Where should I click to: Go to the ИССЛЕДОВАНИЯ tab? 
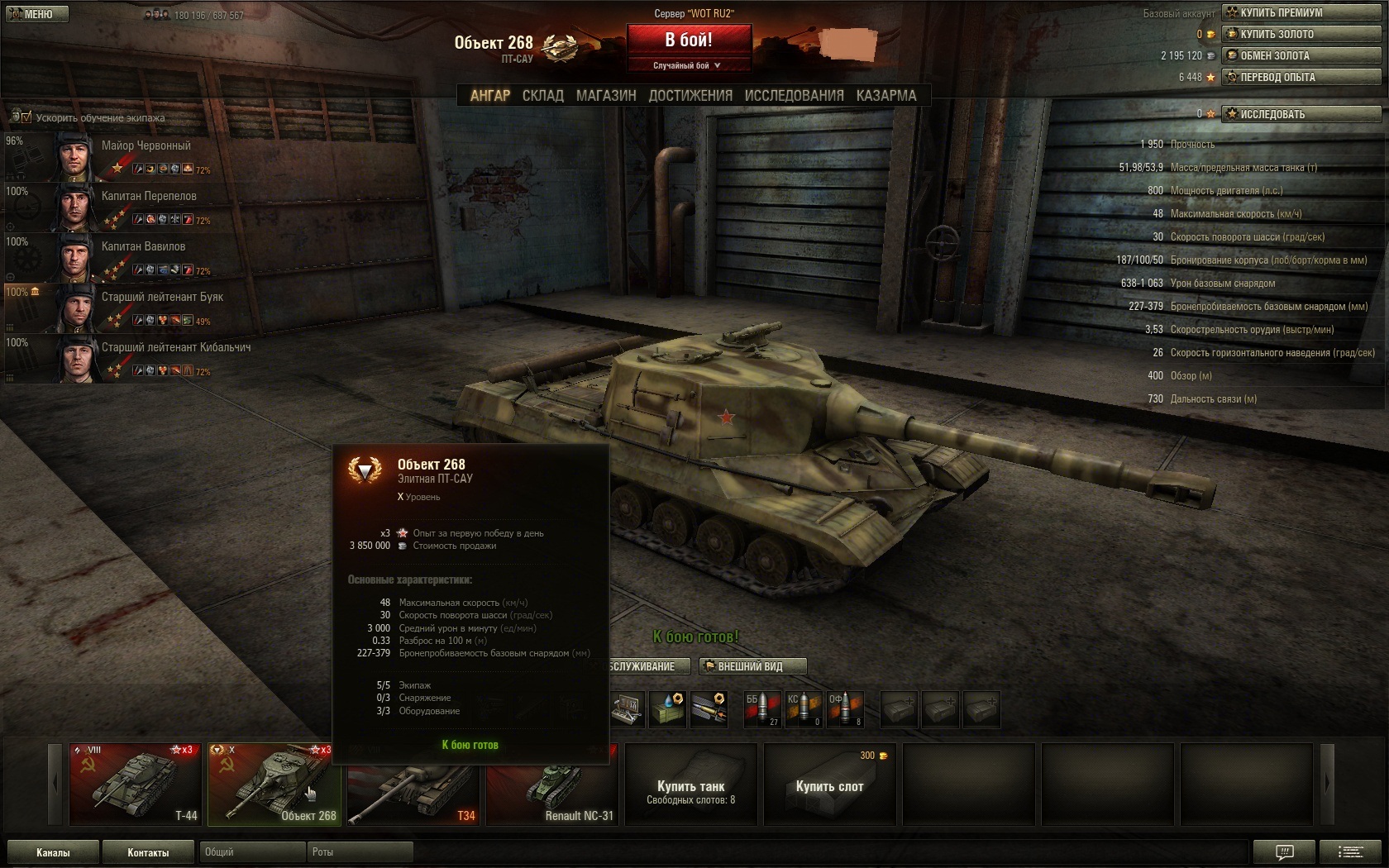[x=794, y=96]
